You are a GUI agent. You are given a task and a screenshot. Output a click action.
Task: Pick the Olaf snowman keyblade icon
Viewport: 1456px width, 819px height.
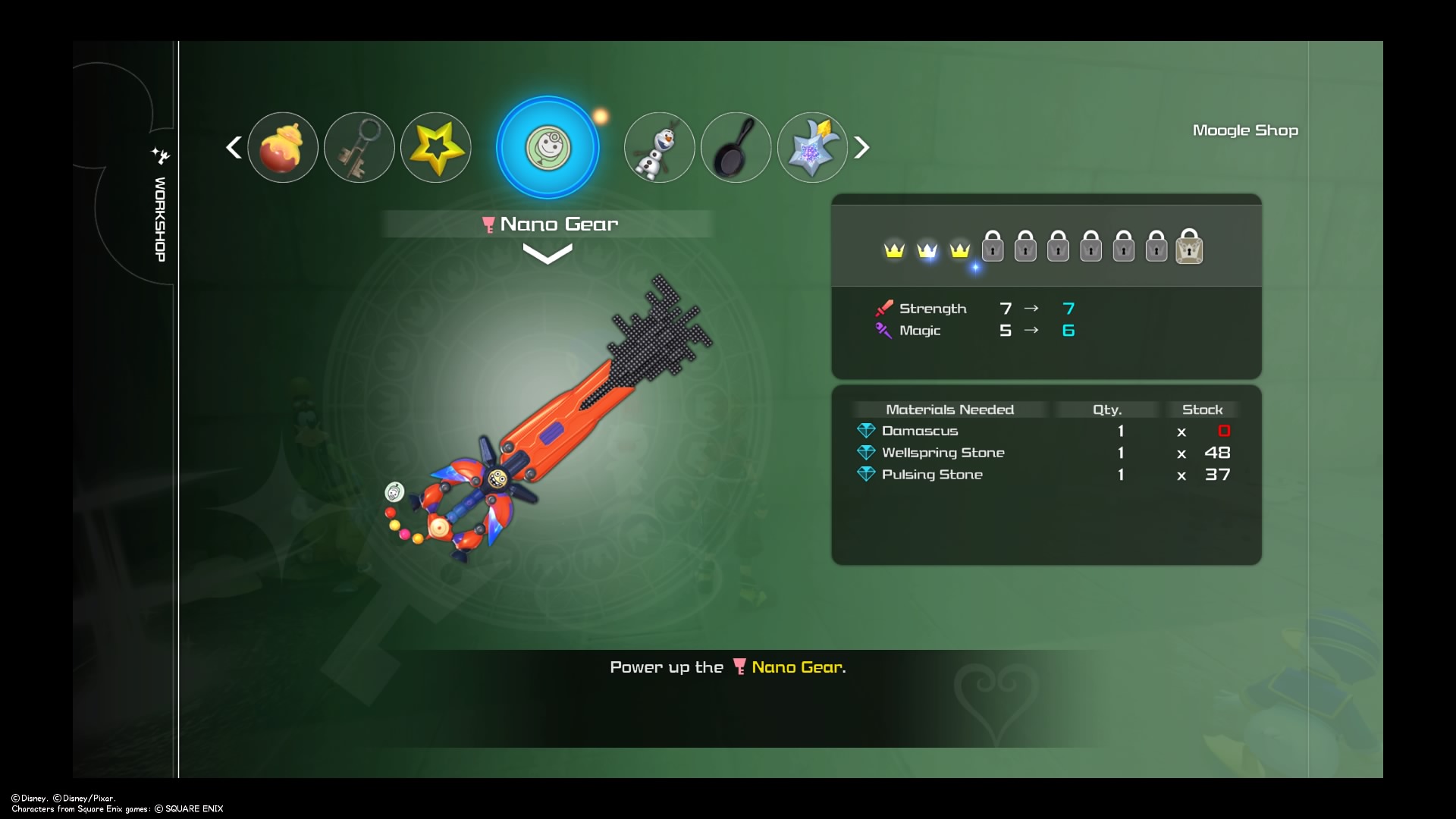659,148
